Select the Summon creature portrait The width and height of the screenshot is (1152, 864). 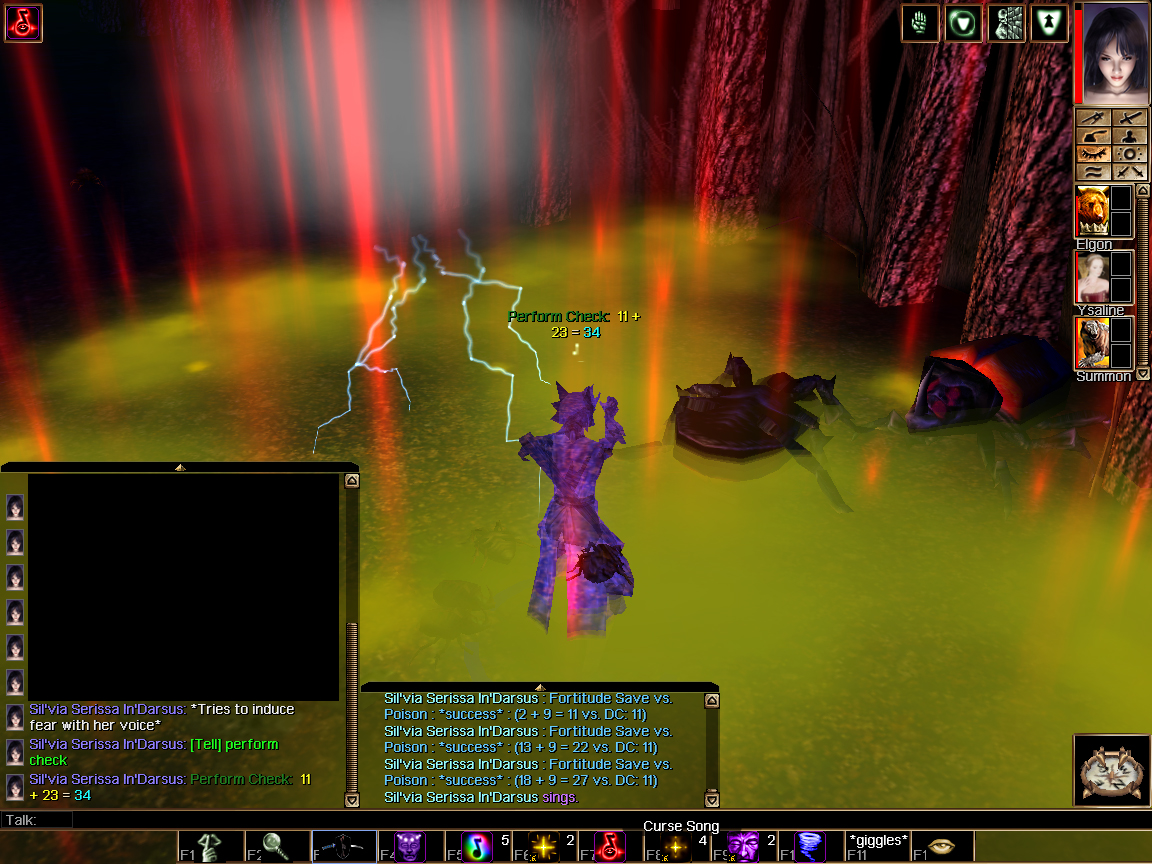tap(1092, 343)
